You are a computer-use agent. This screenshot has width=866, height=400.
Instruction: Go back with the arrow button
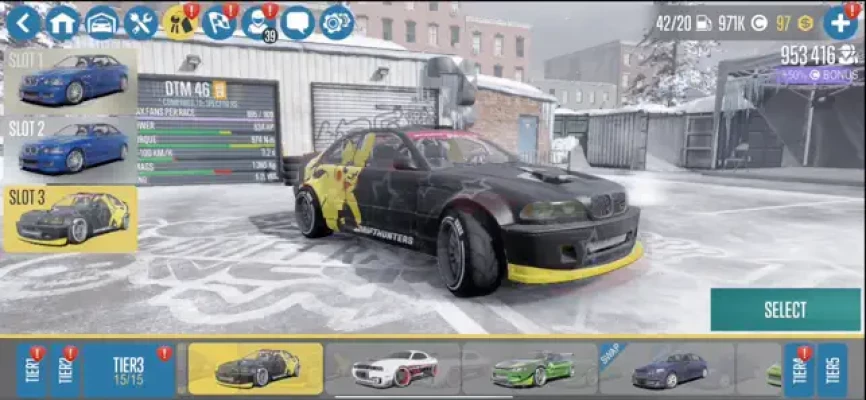[x=24, y=22]
